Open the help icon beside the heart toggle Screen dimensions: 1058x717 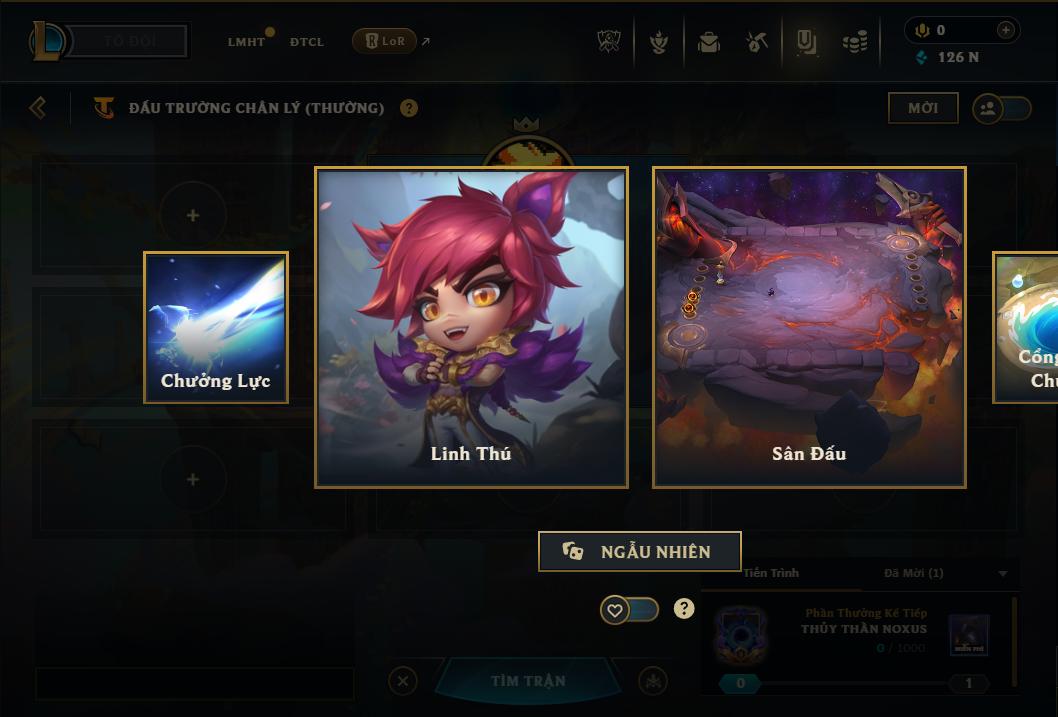pos(684,609)
